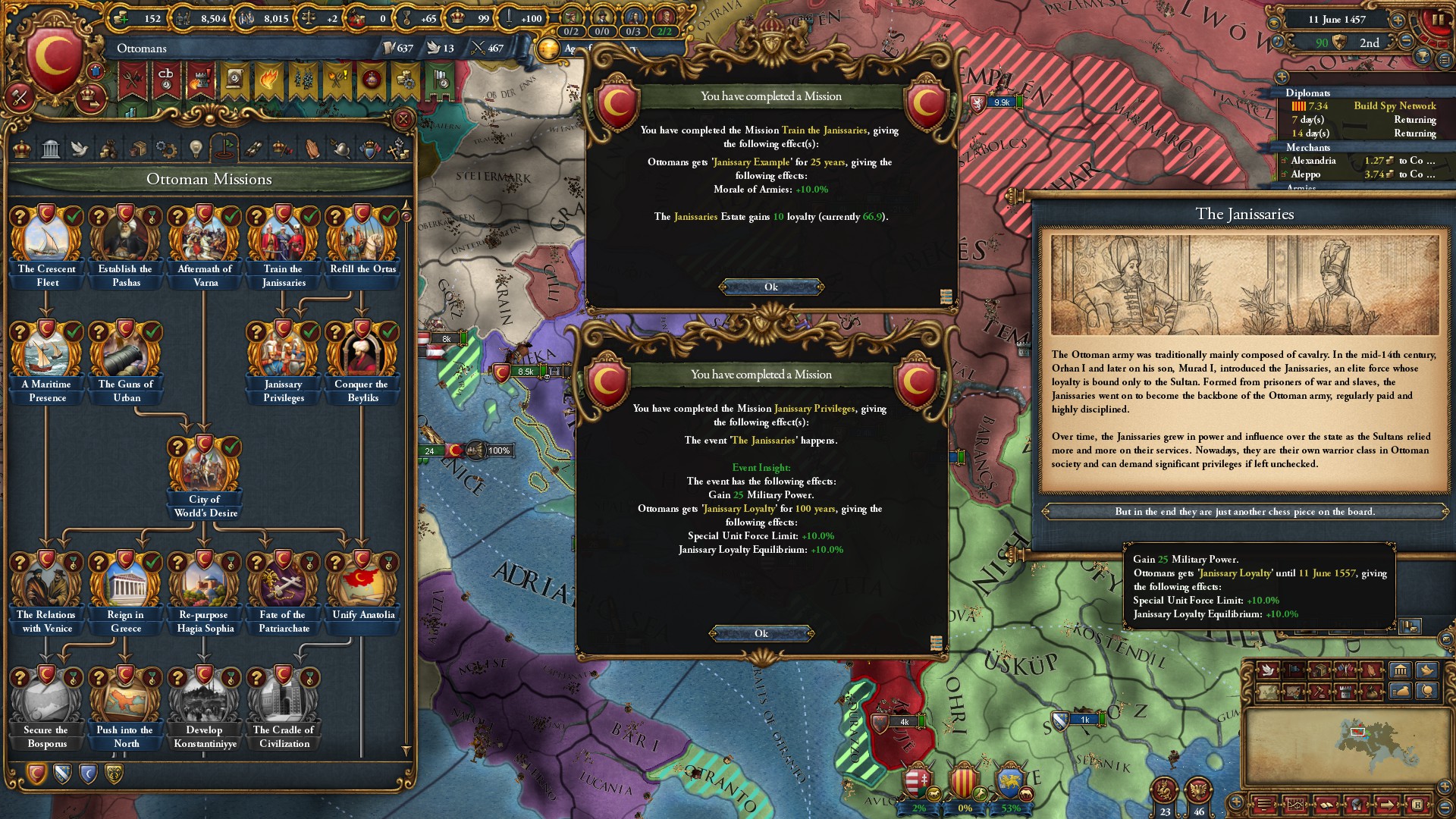View the Unify Anatolia mission
Image resolution: width=1456 pixels, height=819 pixels.
click(362, 587)
